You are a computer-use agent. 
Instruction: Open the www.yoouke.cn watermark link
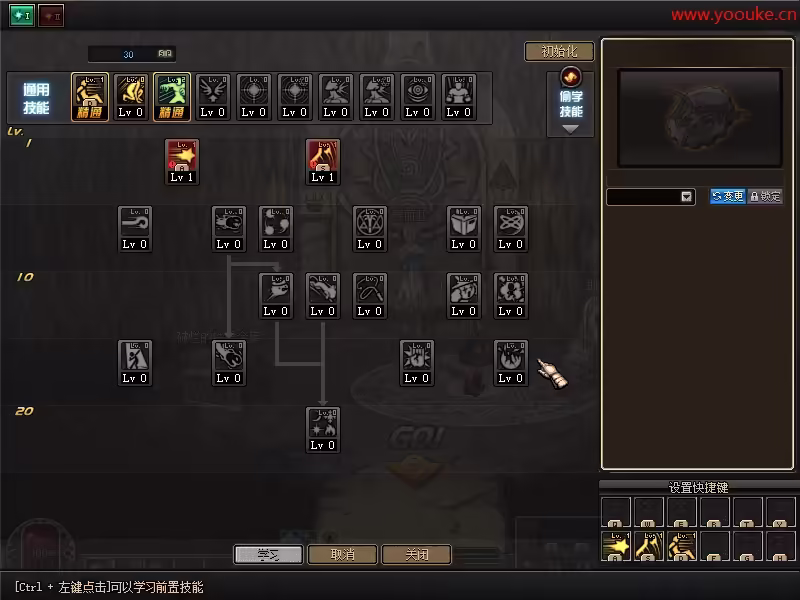[x=733, y=14]
